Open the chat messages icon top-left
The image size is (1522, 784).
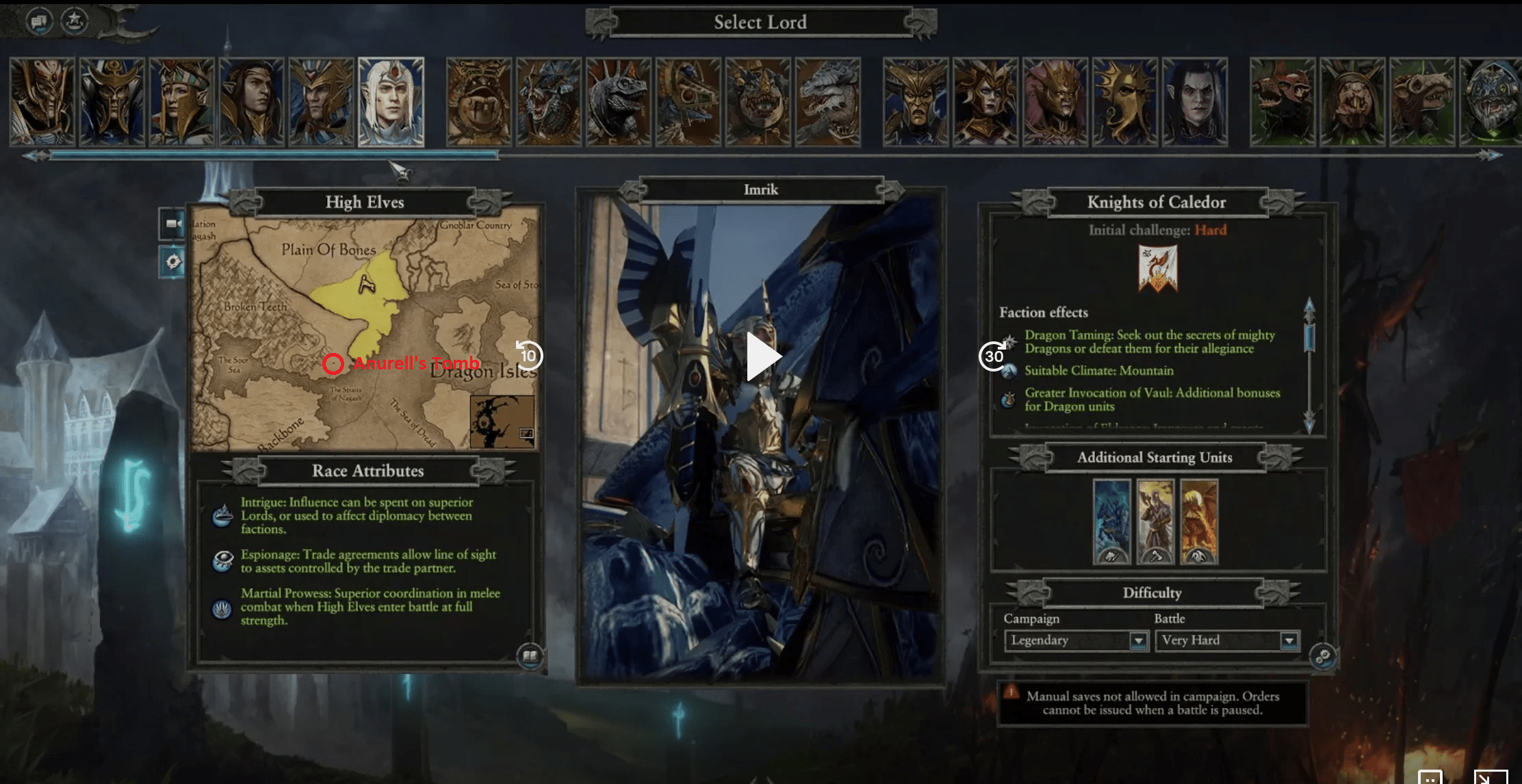coord(39,21)
